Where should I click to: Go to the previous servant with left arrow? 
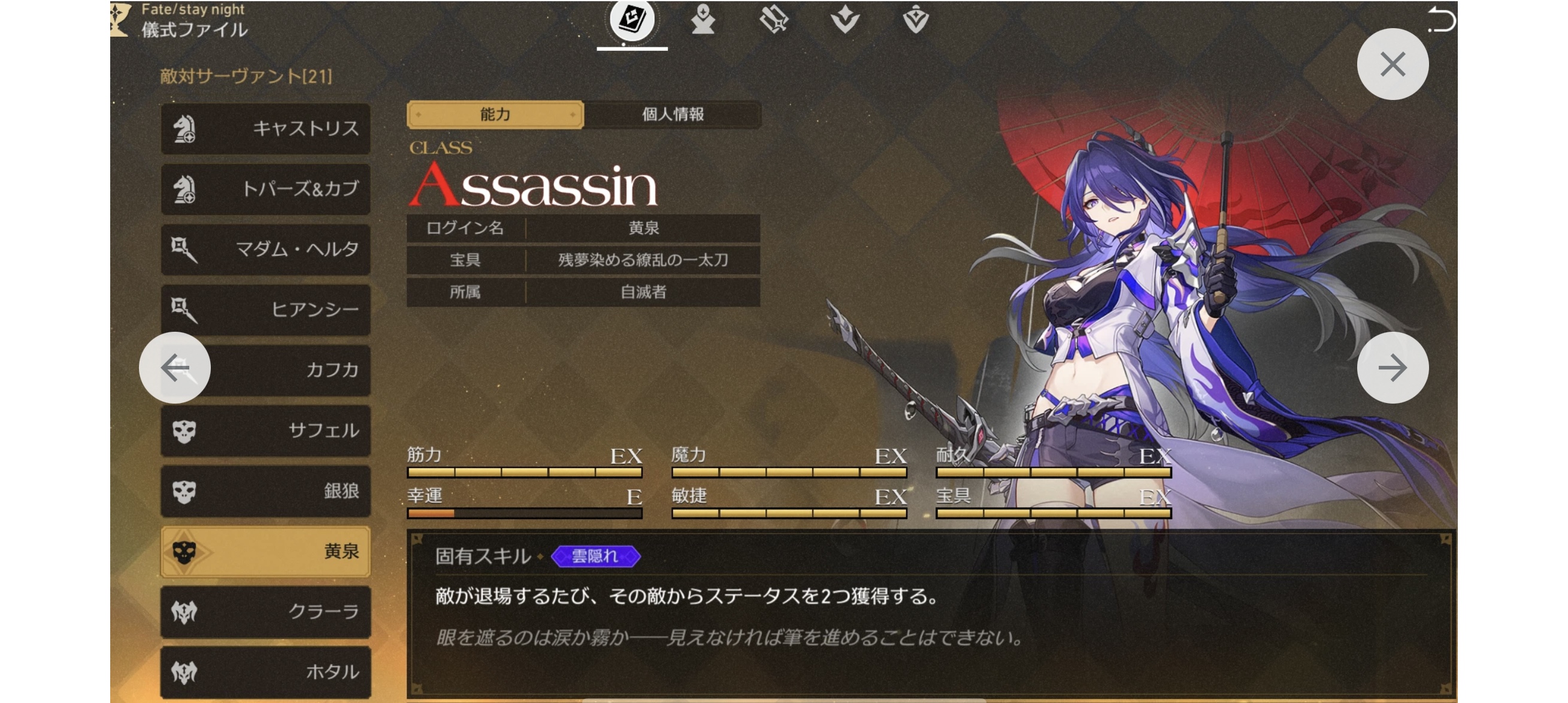[175, 368]
